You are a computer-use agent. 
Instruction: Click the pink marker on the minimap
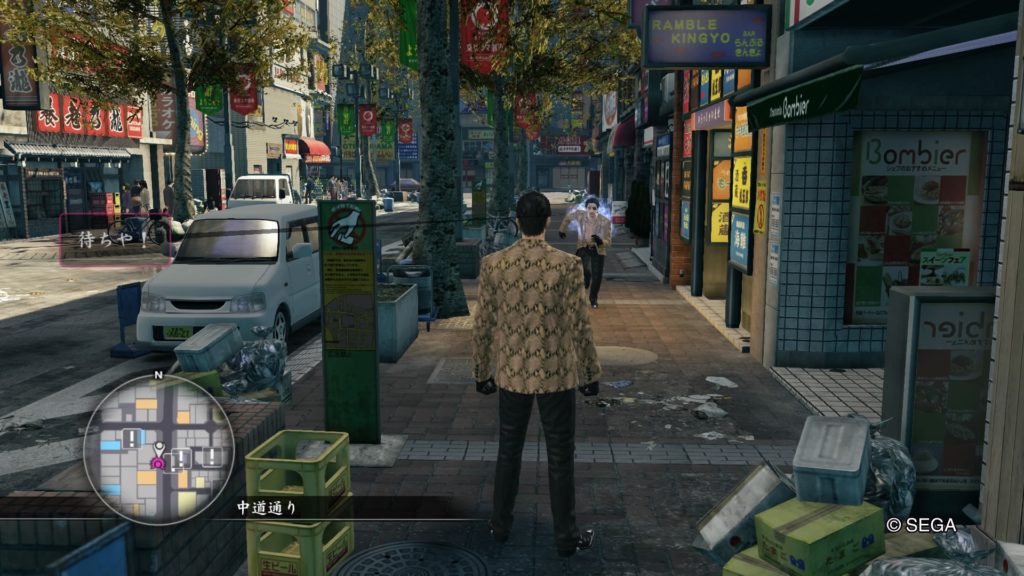pos(157,462)
